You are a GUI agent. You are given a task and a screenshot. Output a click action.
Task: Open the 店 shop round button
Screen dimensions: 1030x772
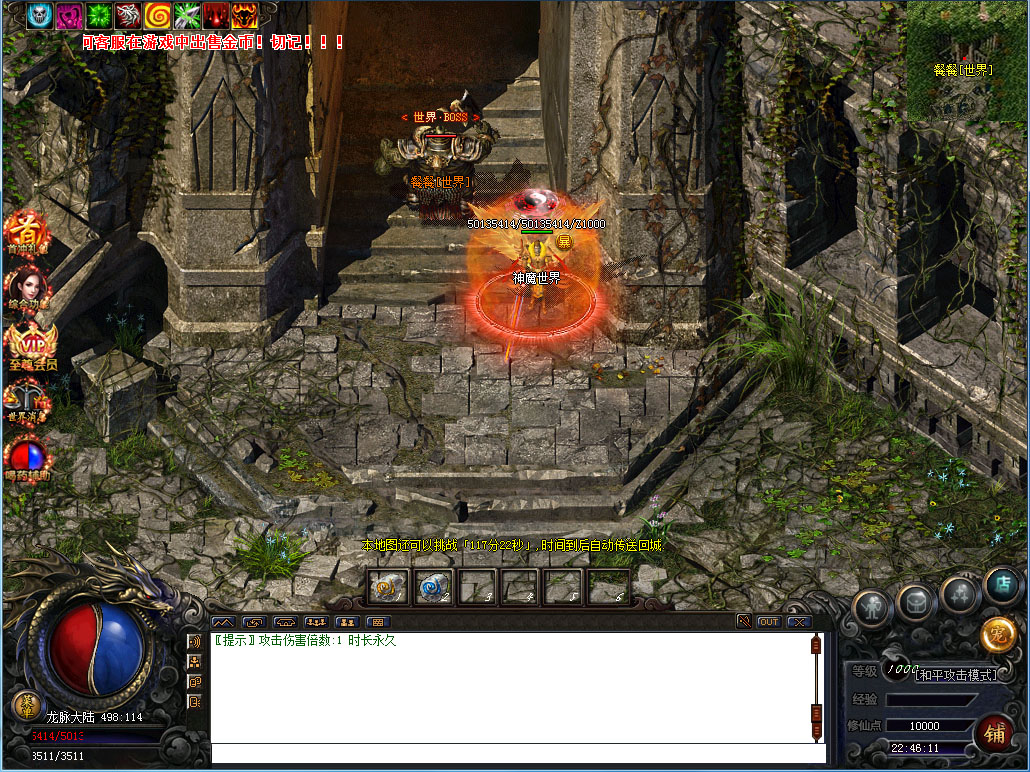pos(1001,586)
